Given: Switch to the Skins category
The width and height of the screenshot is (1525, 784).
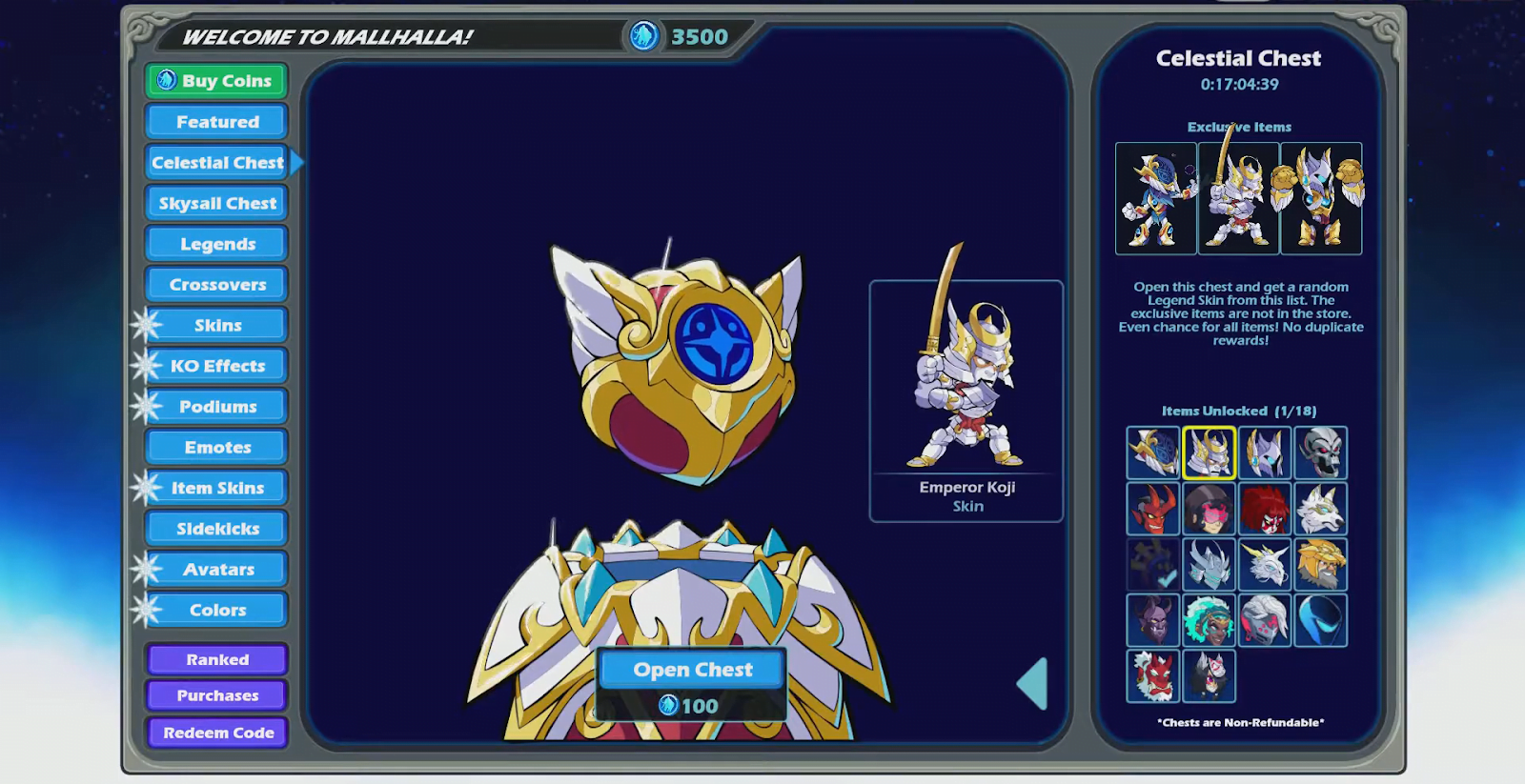Looking at the screenshot, I should (217, 325).
